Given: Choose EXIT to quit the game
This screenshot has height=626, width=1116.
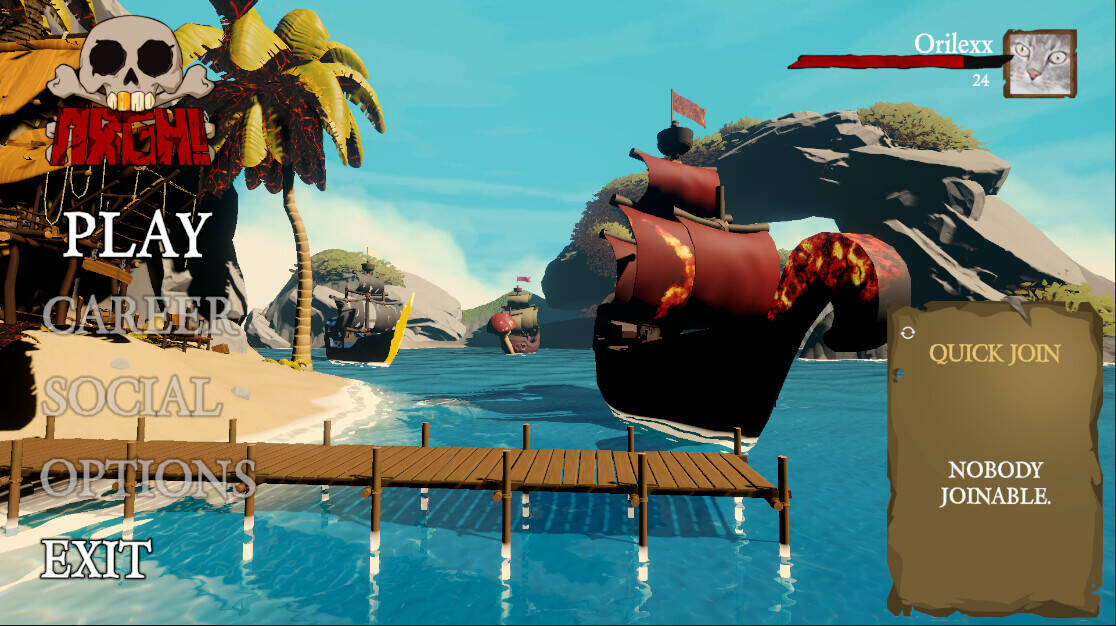Looking at the screenshot, I should [x=96, y=559].
